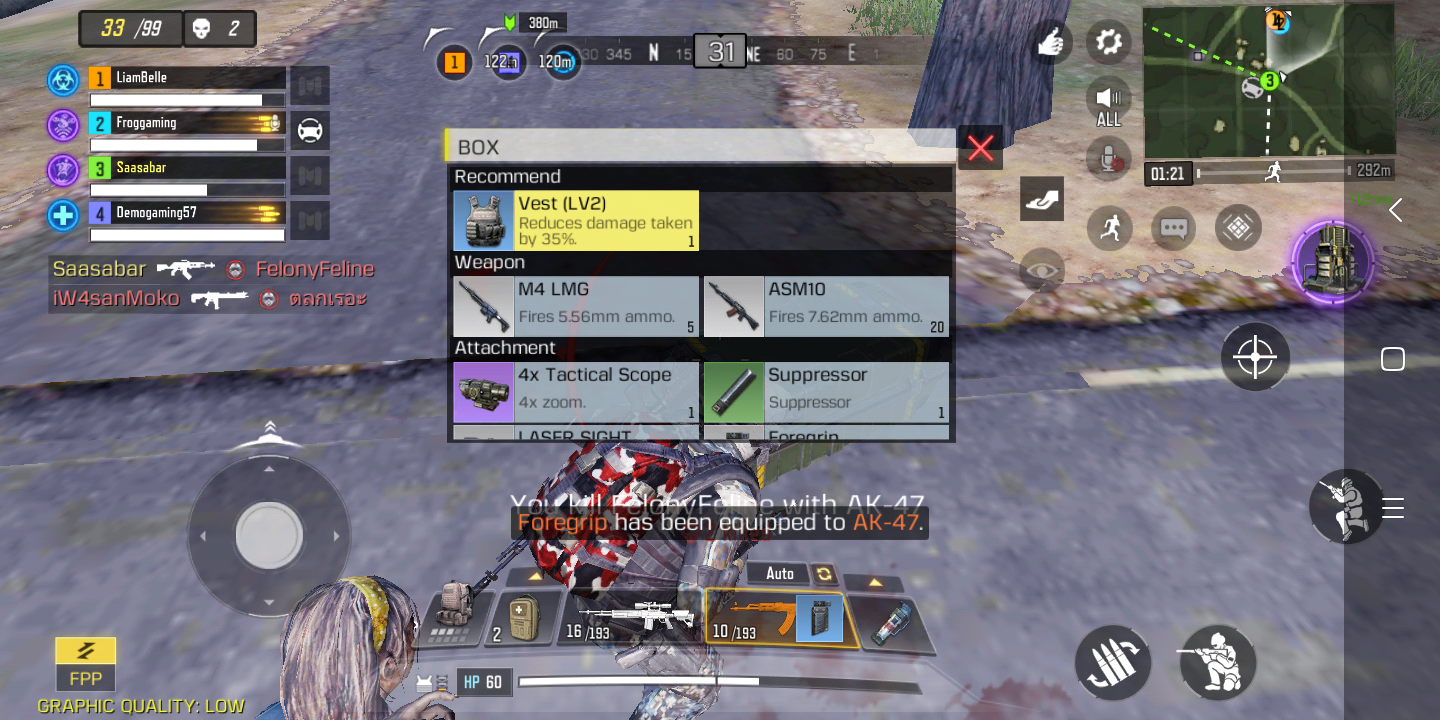Viewport: 1440px width, 720px height.
Task: Close the loot BOX panel
Action: click(x=980, y=148)
